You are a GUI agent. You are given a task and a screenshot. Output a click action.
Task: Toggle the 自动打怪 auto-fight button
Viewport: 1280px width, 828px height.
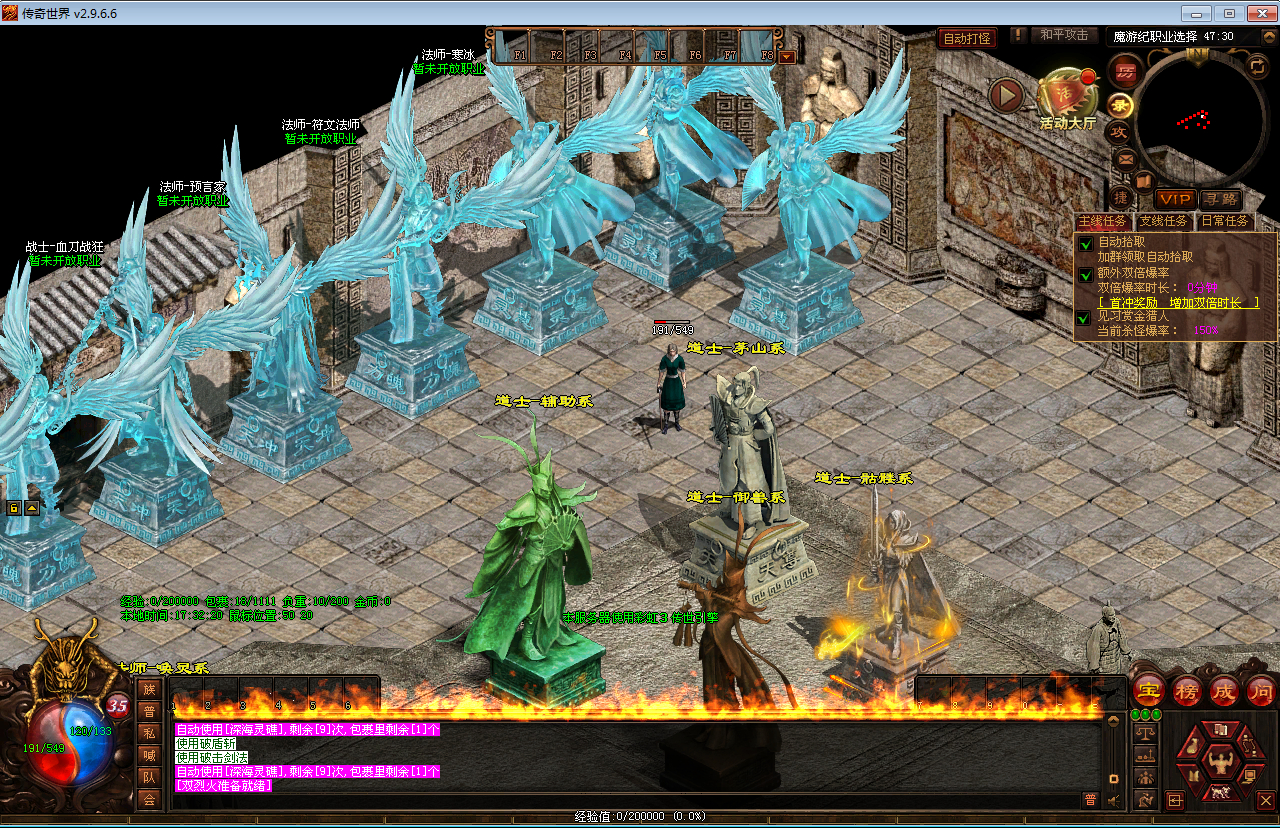point(967,39)
